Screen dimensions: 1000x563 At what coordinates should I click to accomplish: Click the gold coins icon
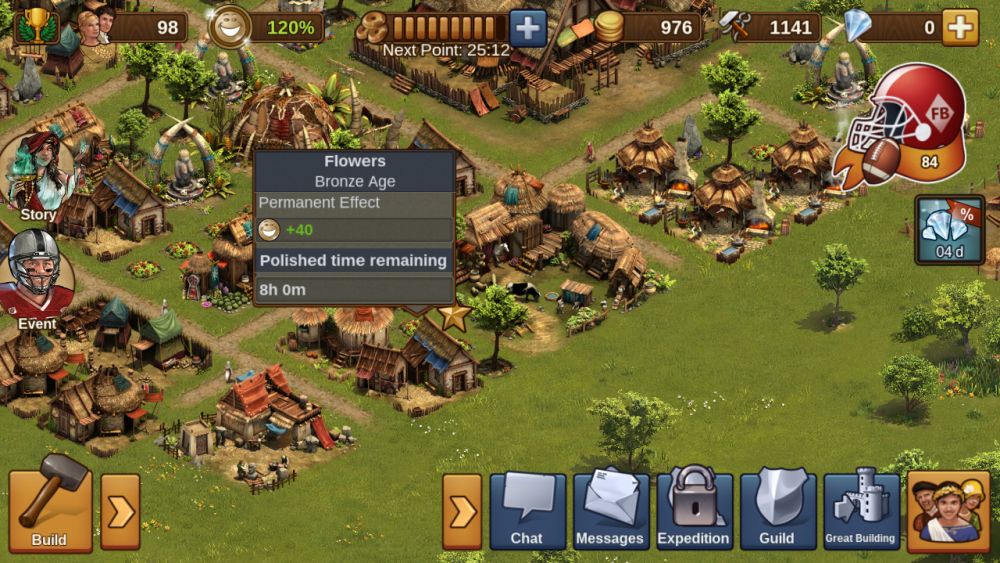608,27
